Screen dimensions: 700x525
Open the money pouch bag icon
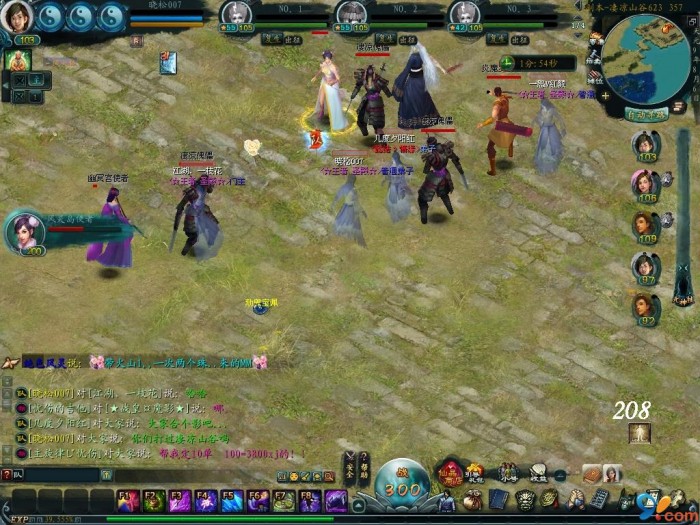tap(473, 499)
